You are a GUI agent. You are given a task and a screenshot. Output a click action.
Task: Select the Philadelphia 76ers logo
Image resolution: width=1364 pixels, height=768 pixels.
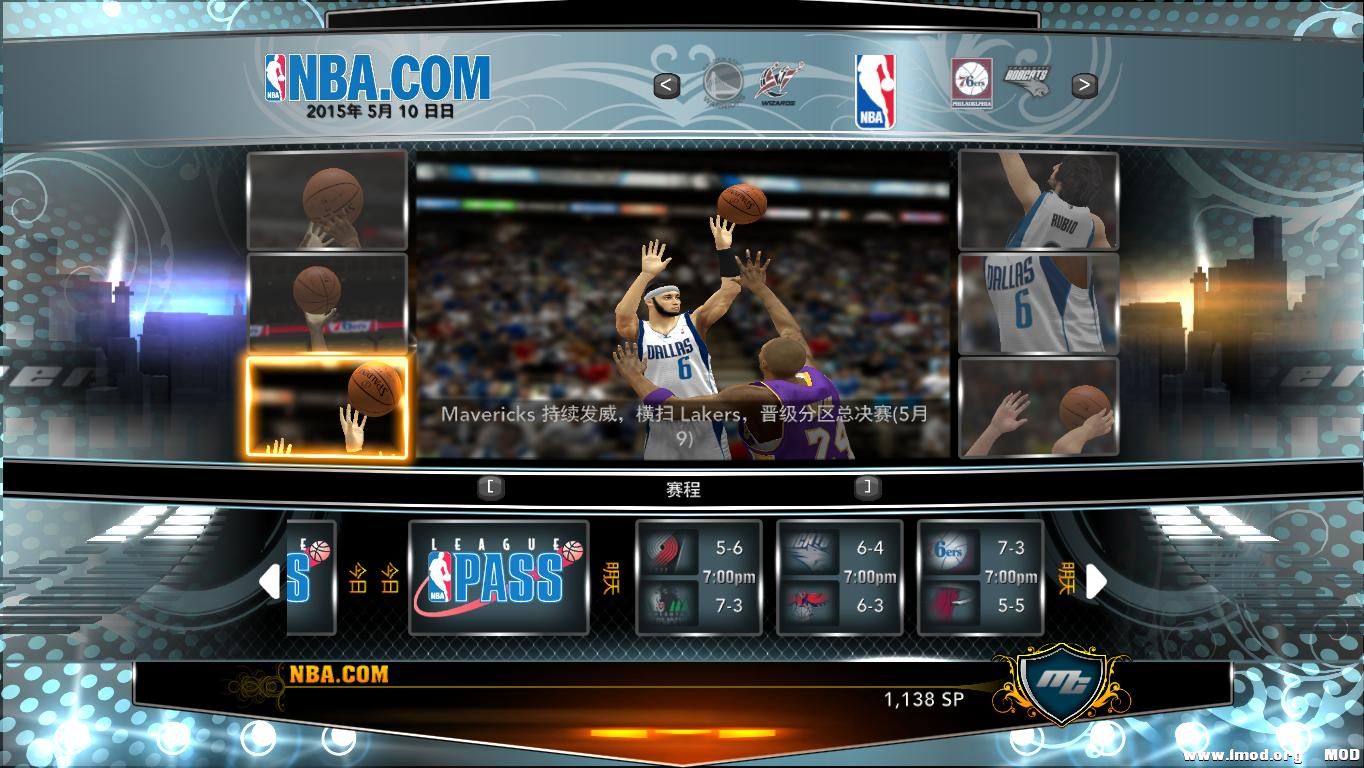[x=970, y=83]
